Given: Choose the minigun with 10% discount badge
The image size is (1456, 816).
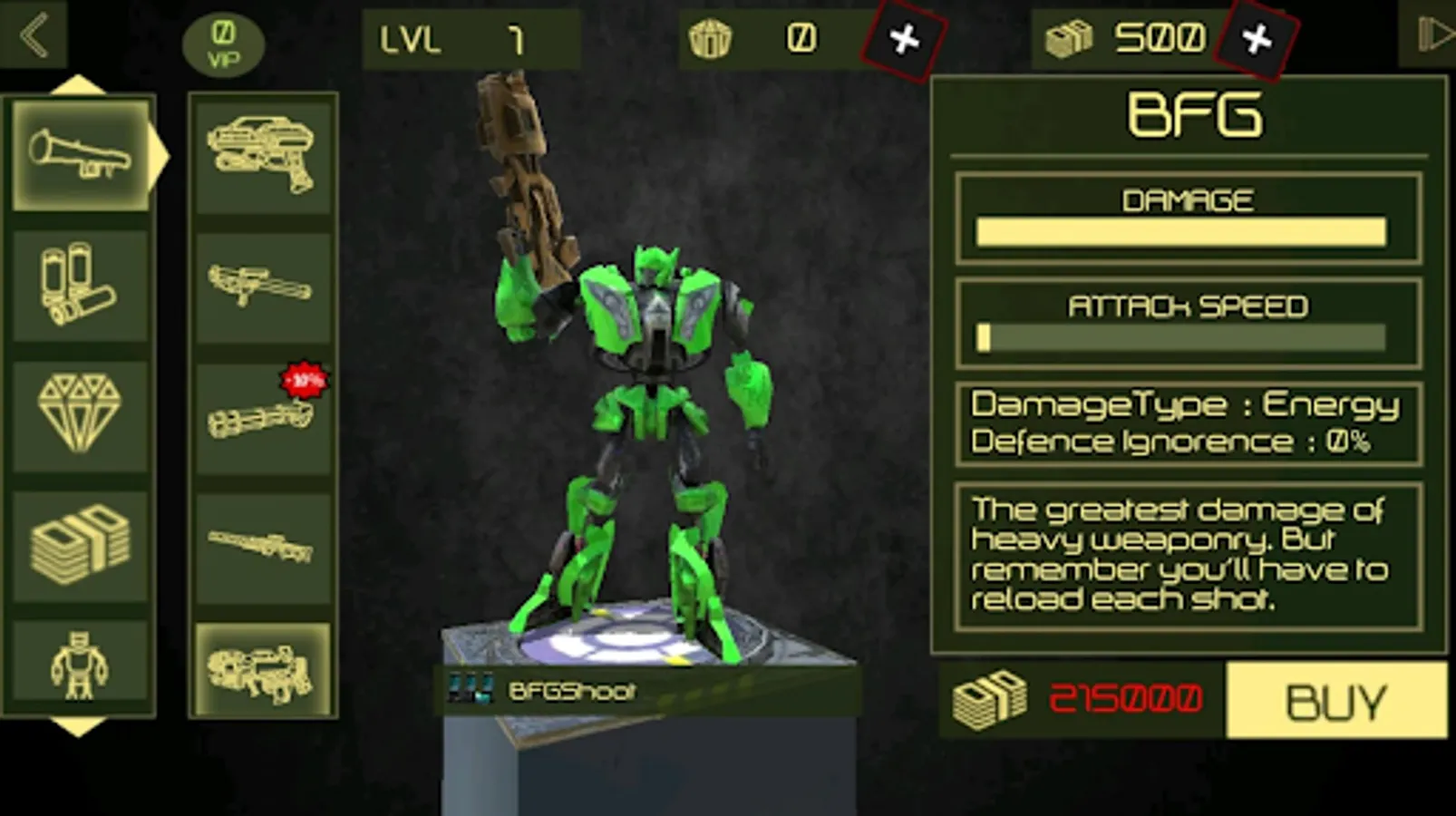Looking at the screenshot, I should point(262,417).
